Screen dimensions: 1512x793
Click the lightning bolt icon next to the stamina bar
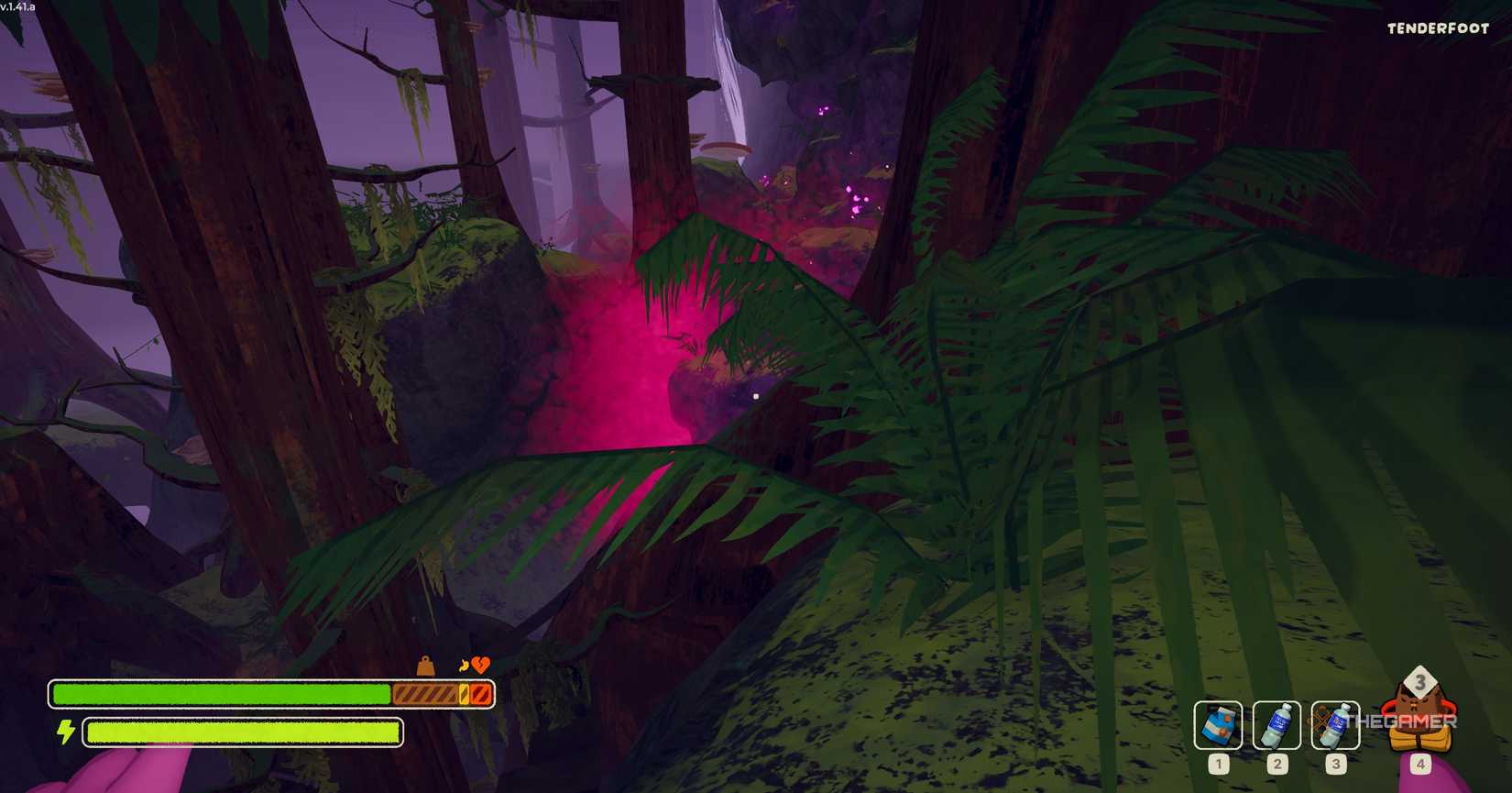click(x=64, y=732)
